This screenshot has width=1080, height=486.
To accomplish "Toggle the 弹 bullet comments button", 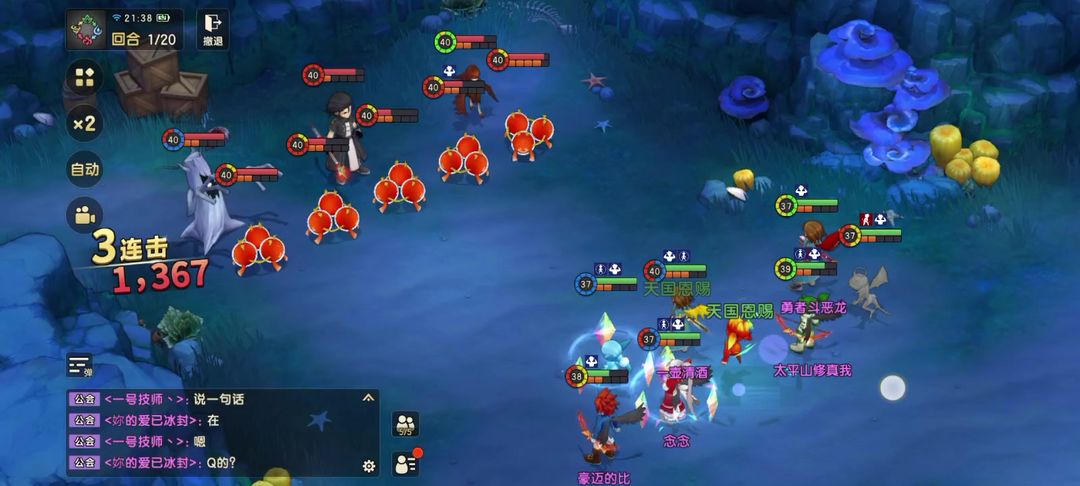I will 80,366.
